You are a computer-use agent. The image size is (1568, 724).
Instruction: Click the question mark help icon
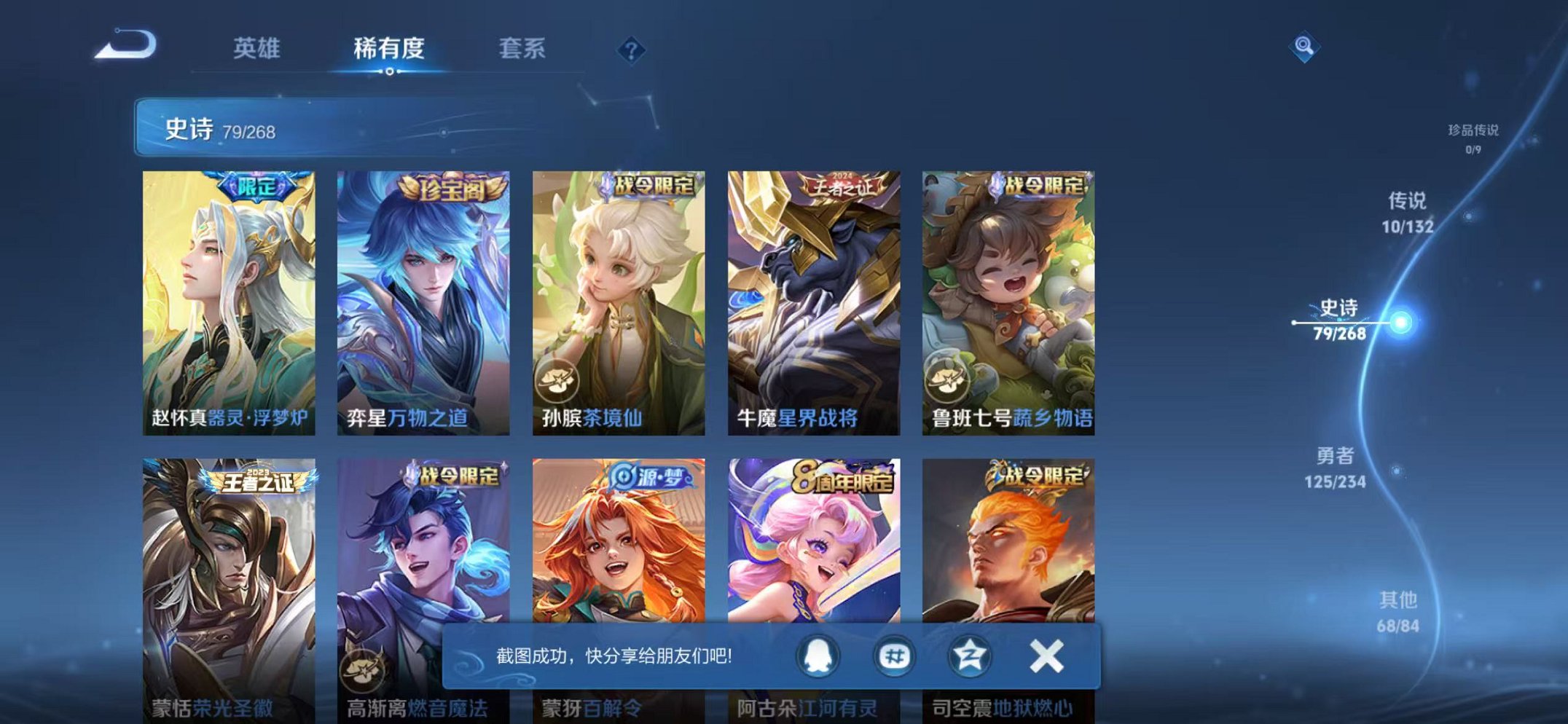632,50
